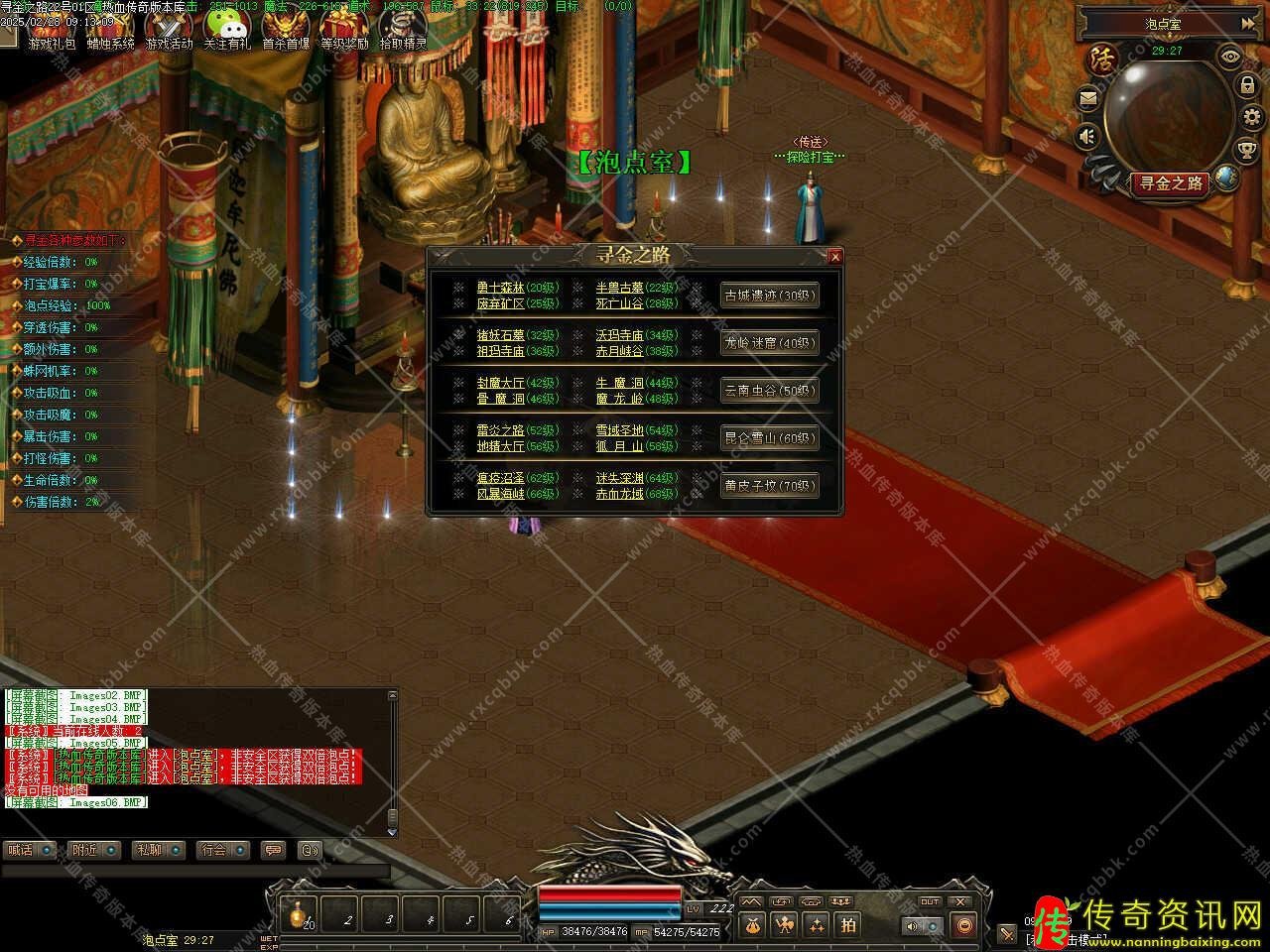
Task: Go to 昆仑雪山 (60级)
Action: 769,438
